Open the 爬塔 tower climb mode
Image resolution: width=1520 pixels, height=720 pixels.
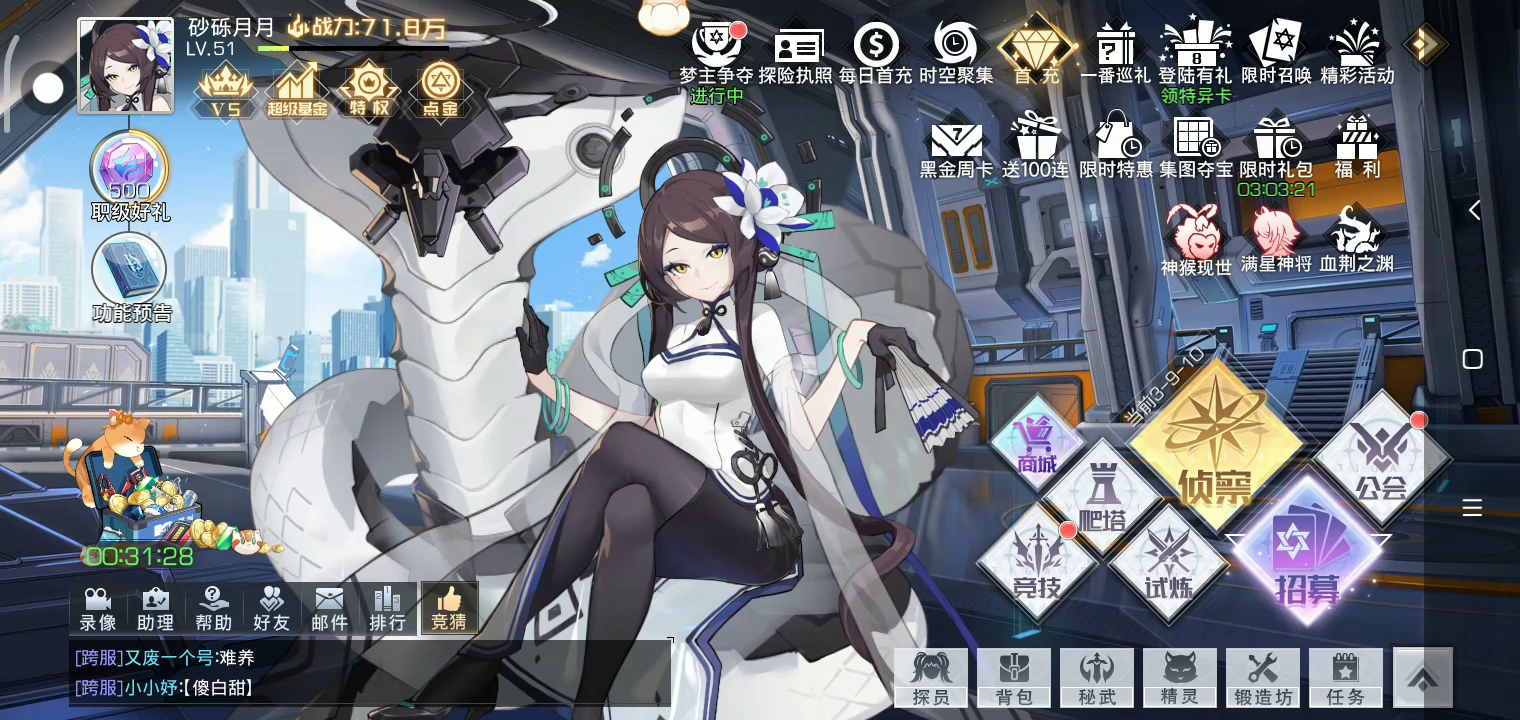coord(1102,497)
